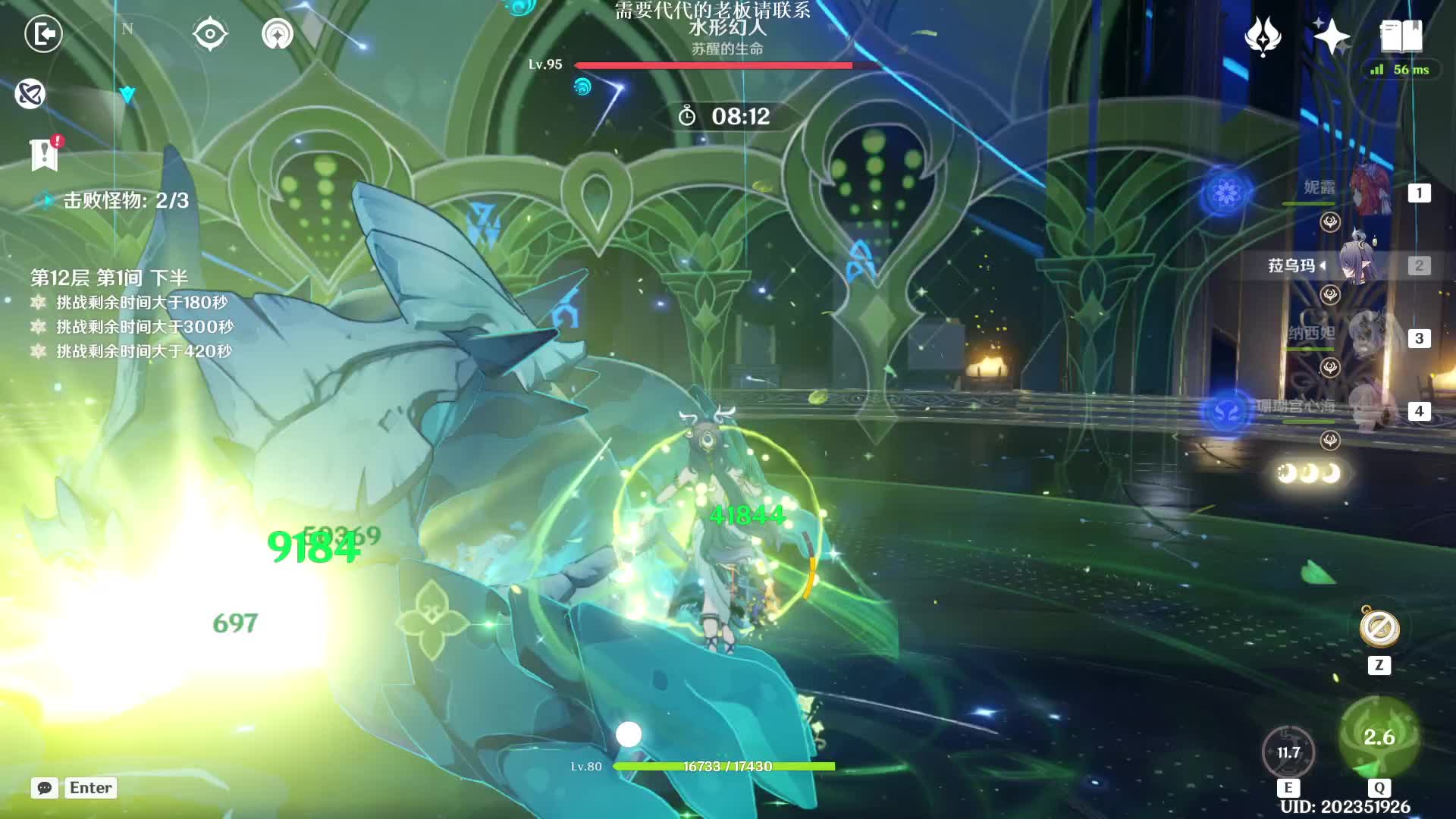The height and width of the screenshot is (819, 1456).
Task: Open the adventurer handbook book icon
Action: pos(1401,36)
